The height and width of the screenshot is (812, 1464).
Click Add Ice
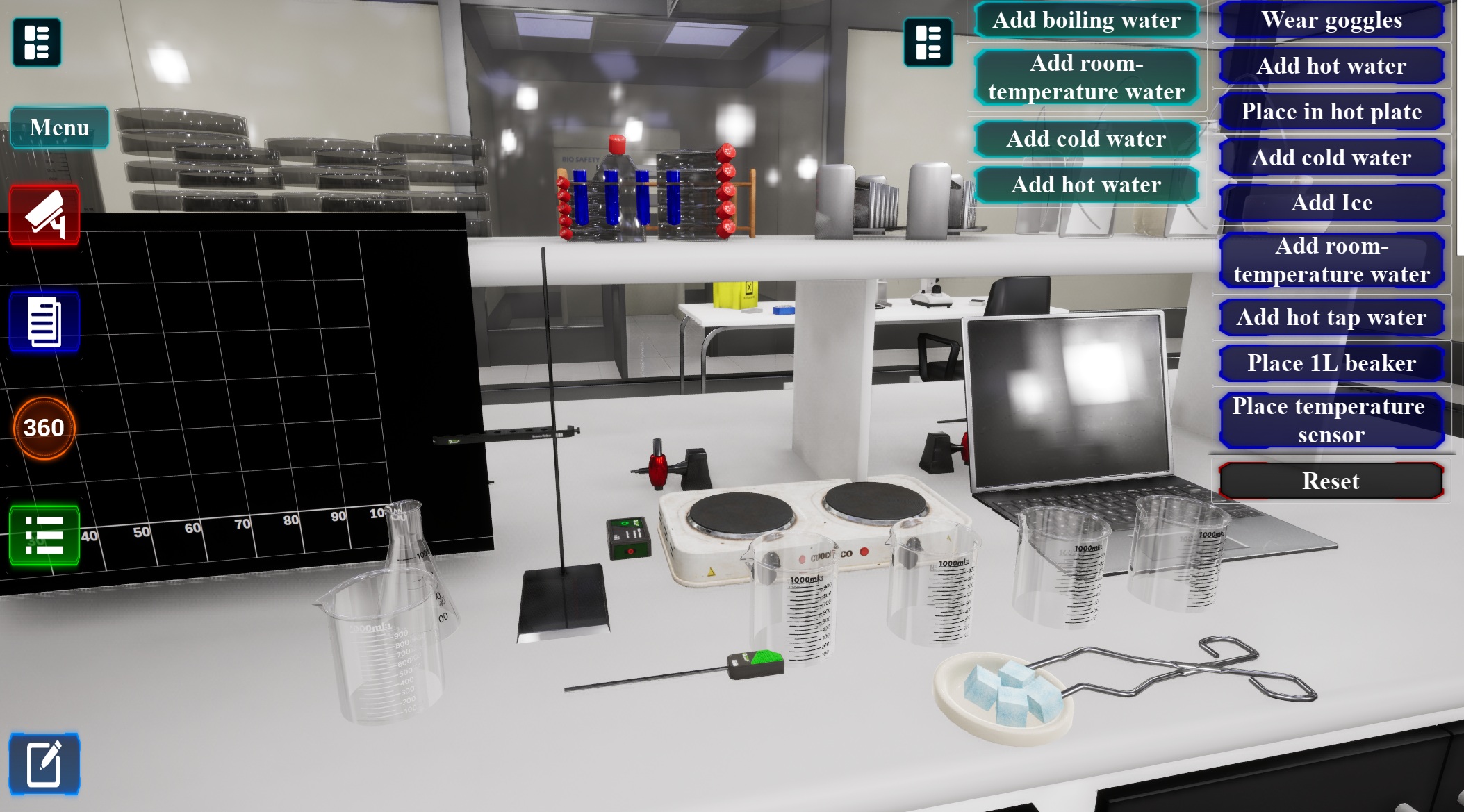click(1331, 202)
